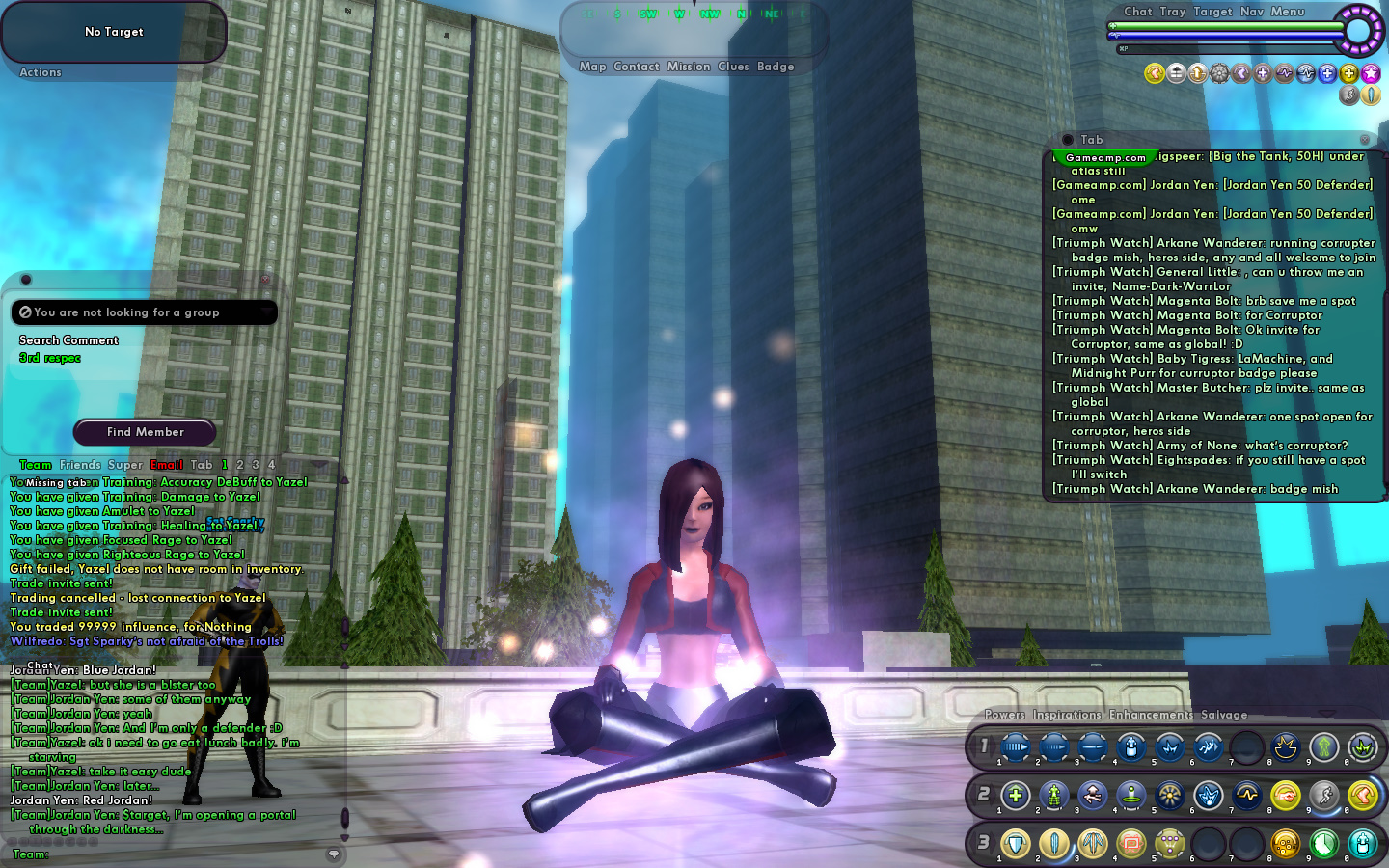Screen dimensions: 1389x868
Task: Open the Nav window
Action: tap(1252, 12)
